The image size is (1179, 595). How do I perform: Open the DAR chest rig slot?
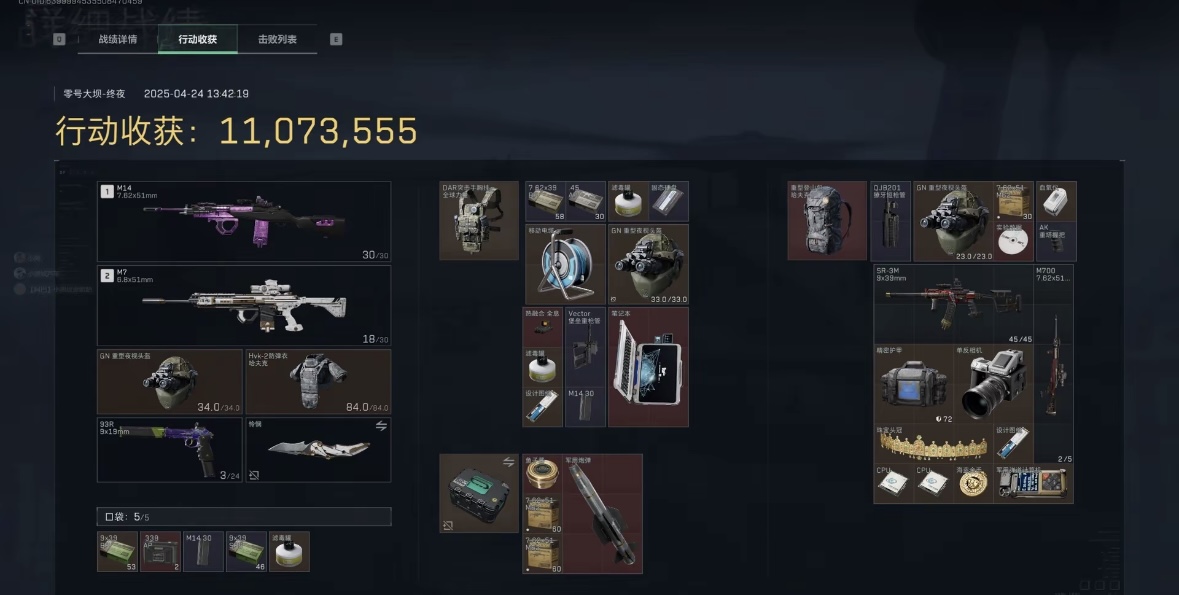pos(479,220)
